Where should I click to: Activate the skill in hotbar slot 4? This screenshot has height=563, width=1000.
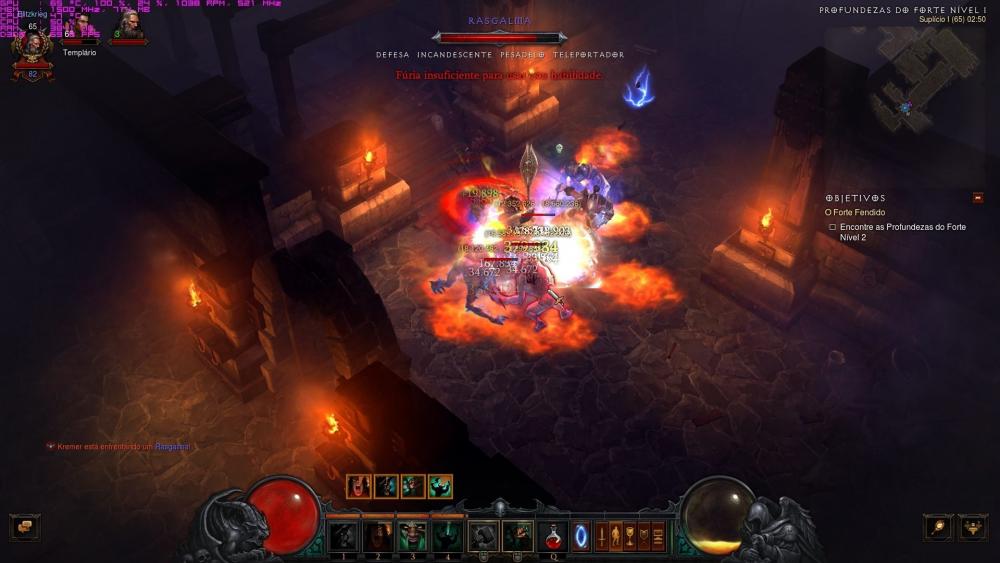(447, 536)
